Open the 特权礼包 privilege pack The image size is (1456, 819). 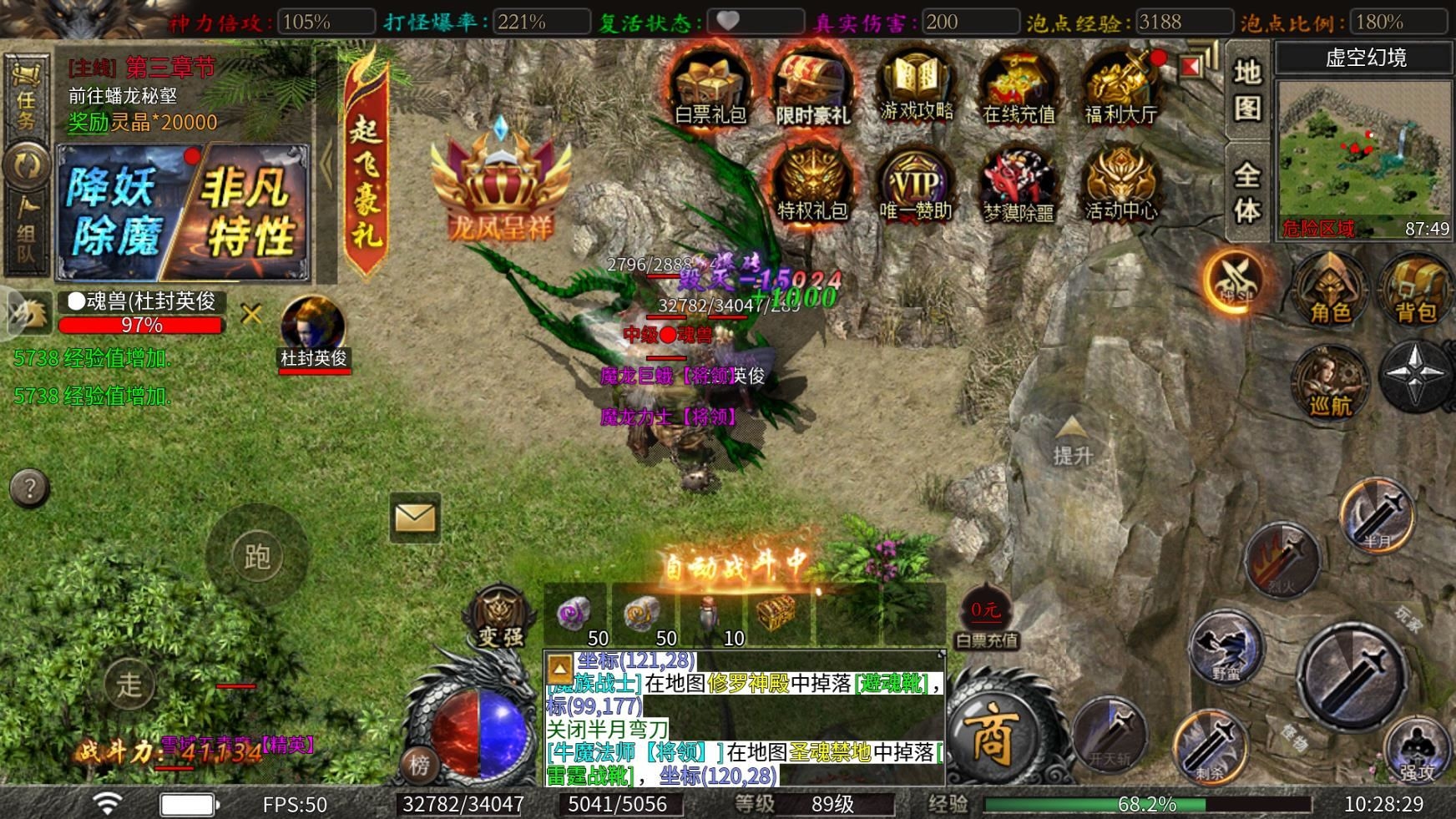812,184
